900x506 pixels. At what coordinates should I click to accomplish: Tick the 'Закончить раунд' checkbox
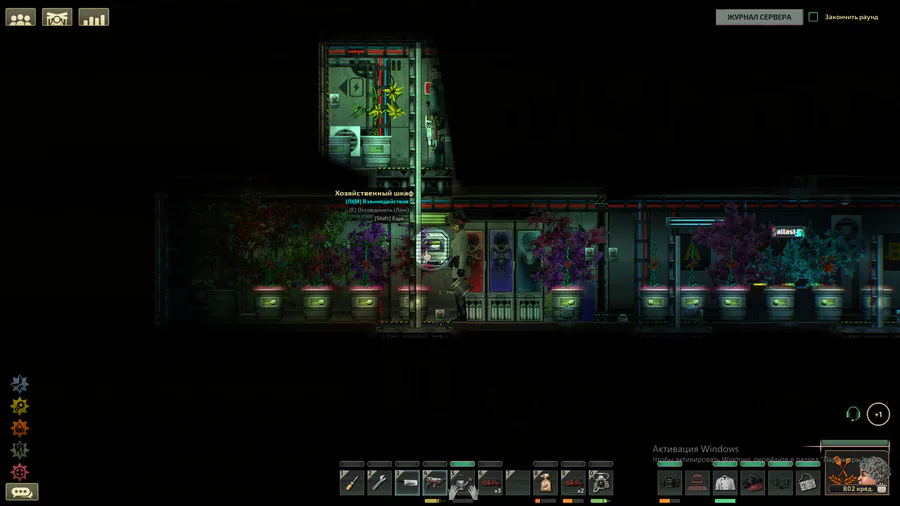[813, 17]
